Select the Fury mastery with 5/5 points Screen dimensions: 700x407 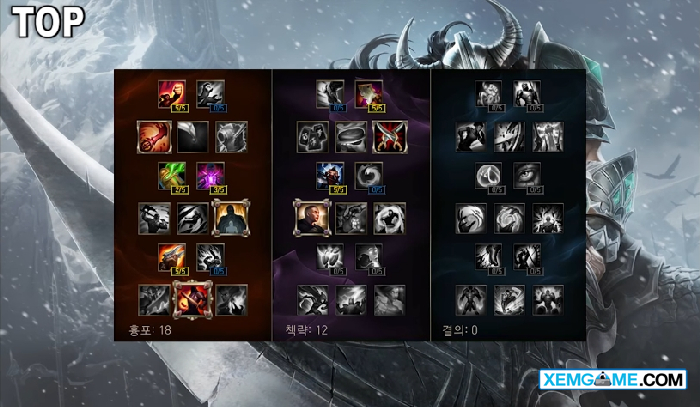pyautogui.click(x=171, y=94)
